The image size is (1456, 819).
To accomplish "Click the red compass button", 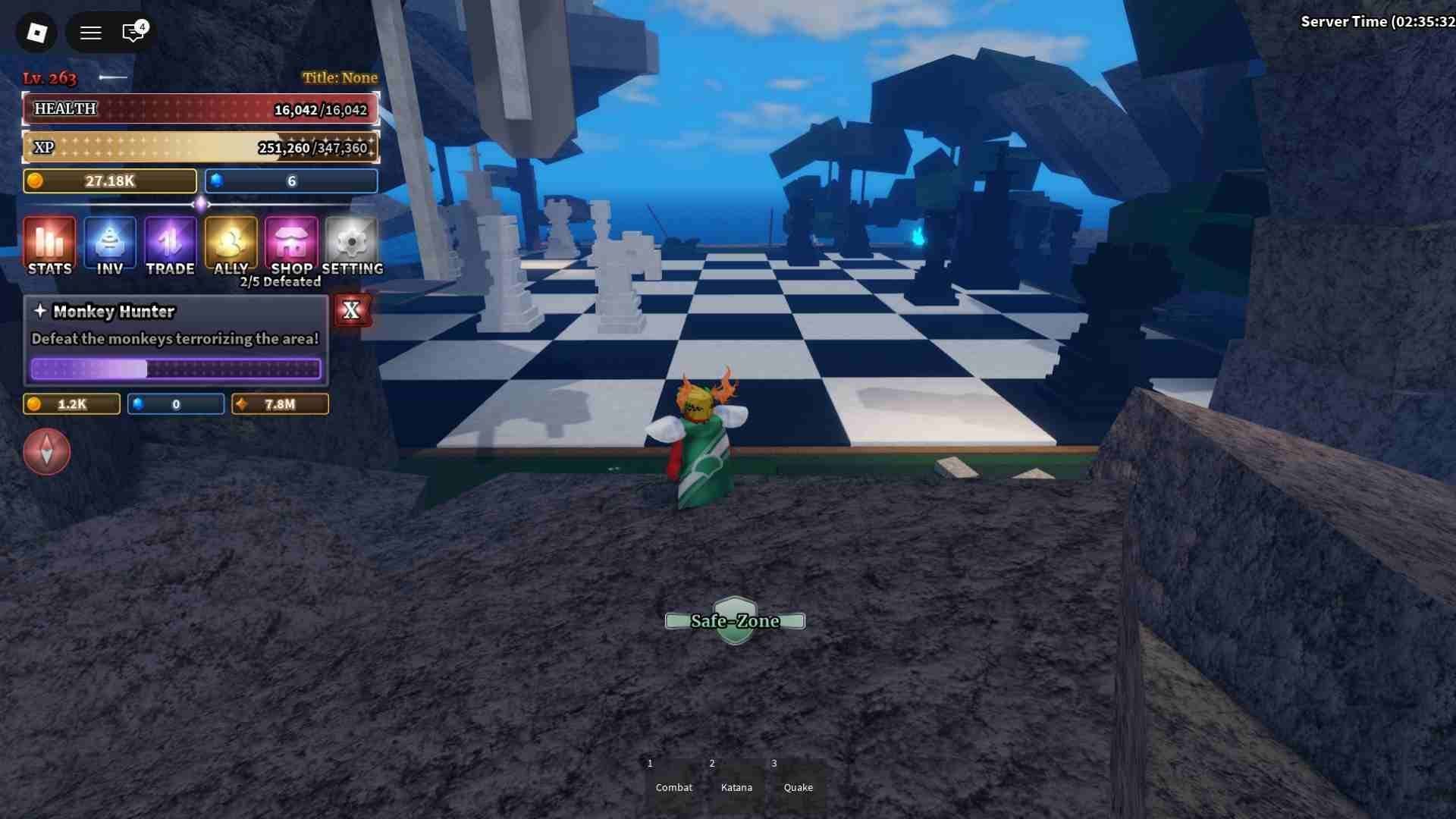I will pyautogui.click(x=47, y=451).
